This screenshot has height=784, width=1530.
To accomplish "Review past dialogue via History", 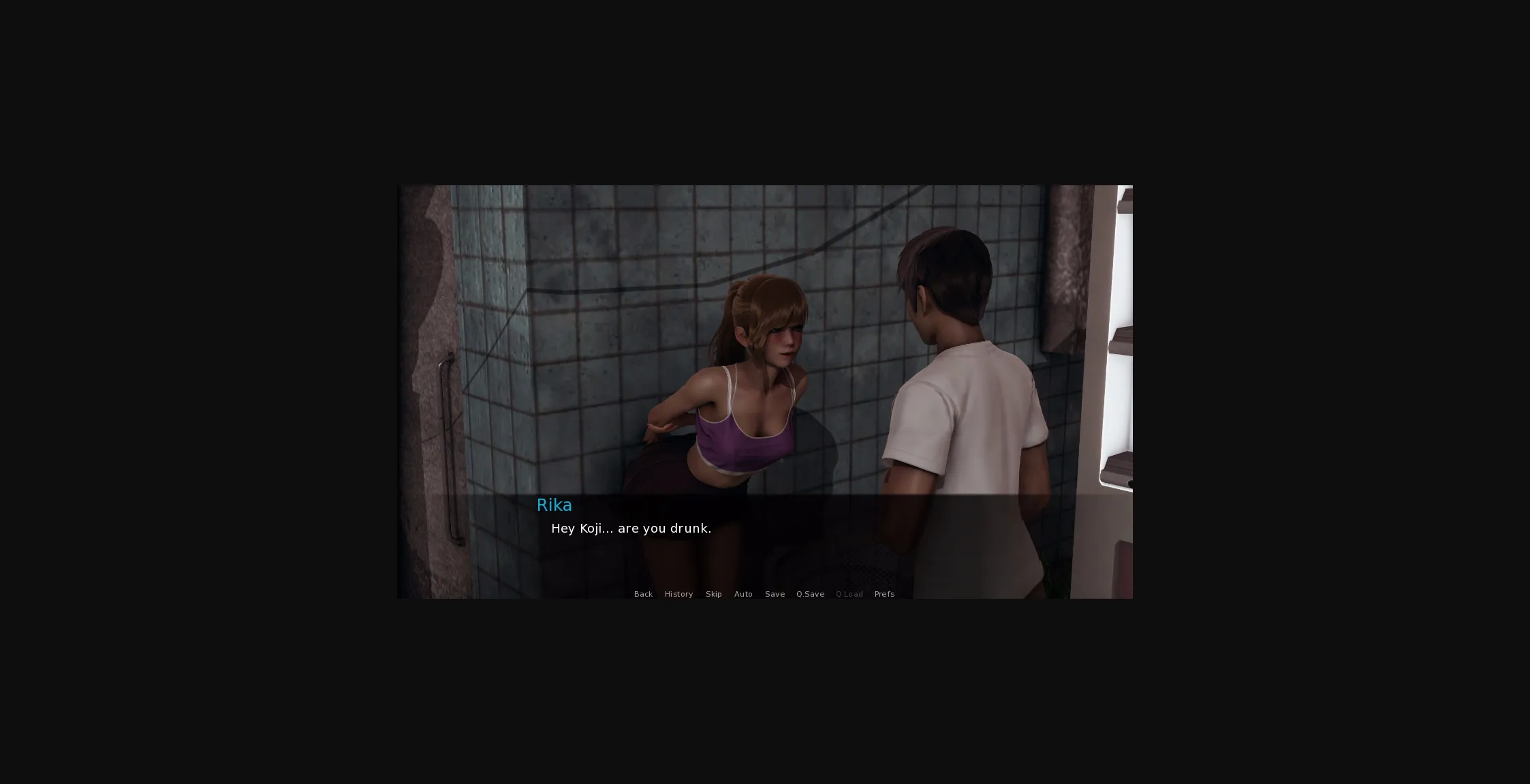I will [x=678, y=594].
